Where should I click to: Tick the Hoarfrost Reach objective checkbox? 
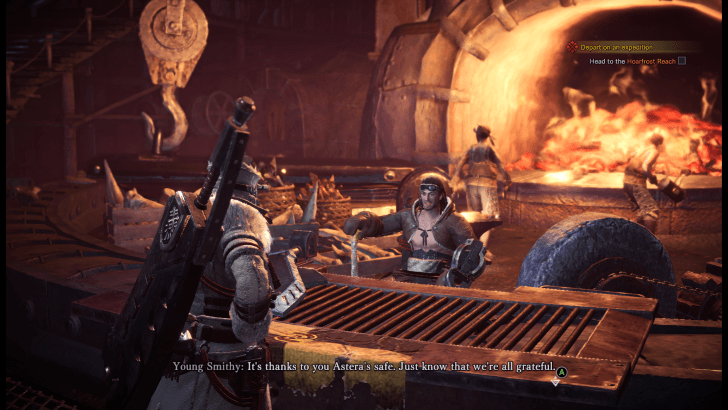point(682,61)
